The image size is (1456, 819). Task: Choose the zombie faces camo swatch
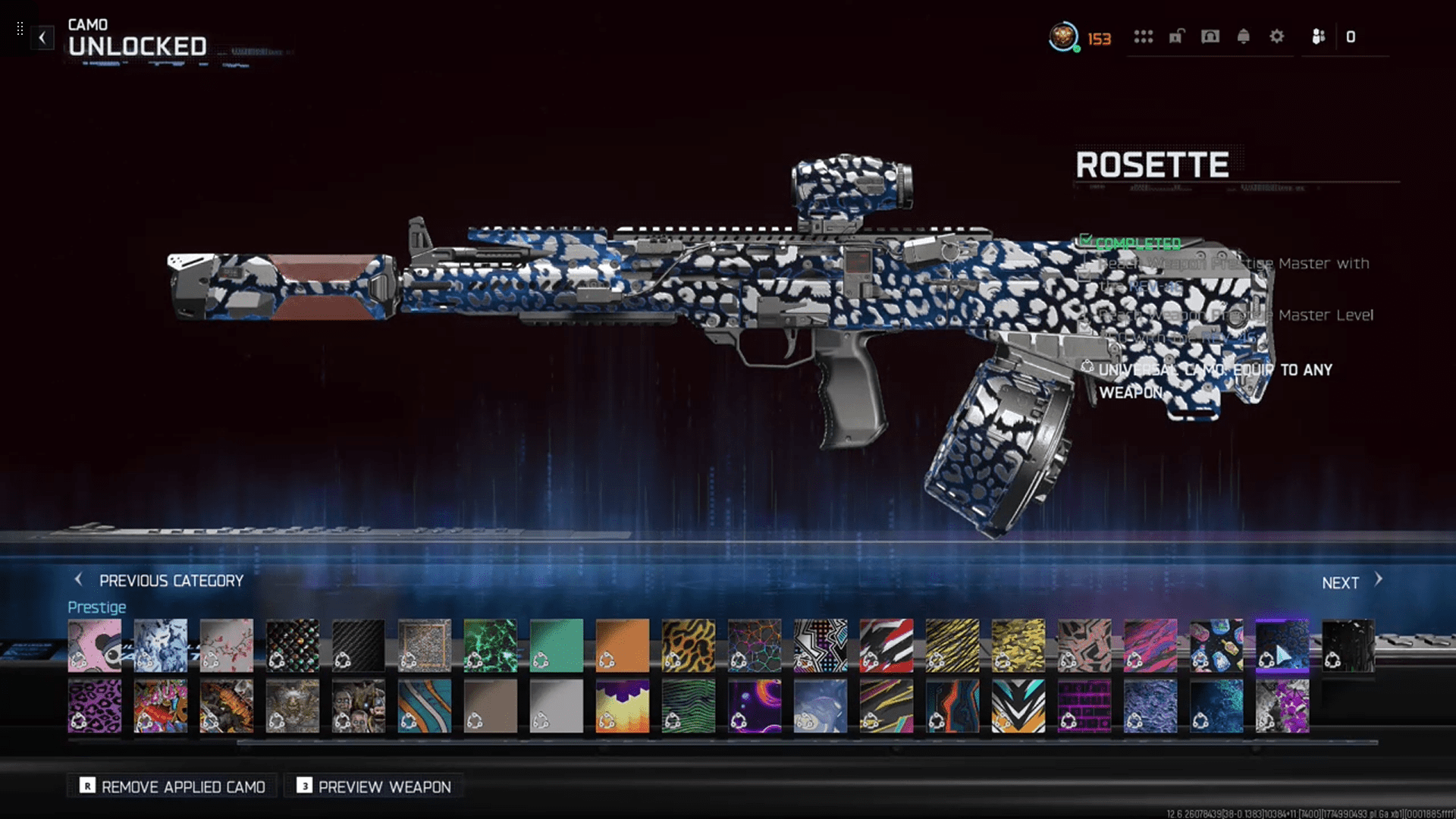tap(359, 705)
